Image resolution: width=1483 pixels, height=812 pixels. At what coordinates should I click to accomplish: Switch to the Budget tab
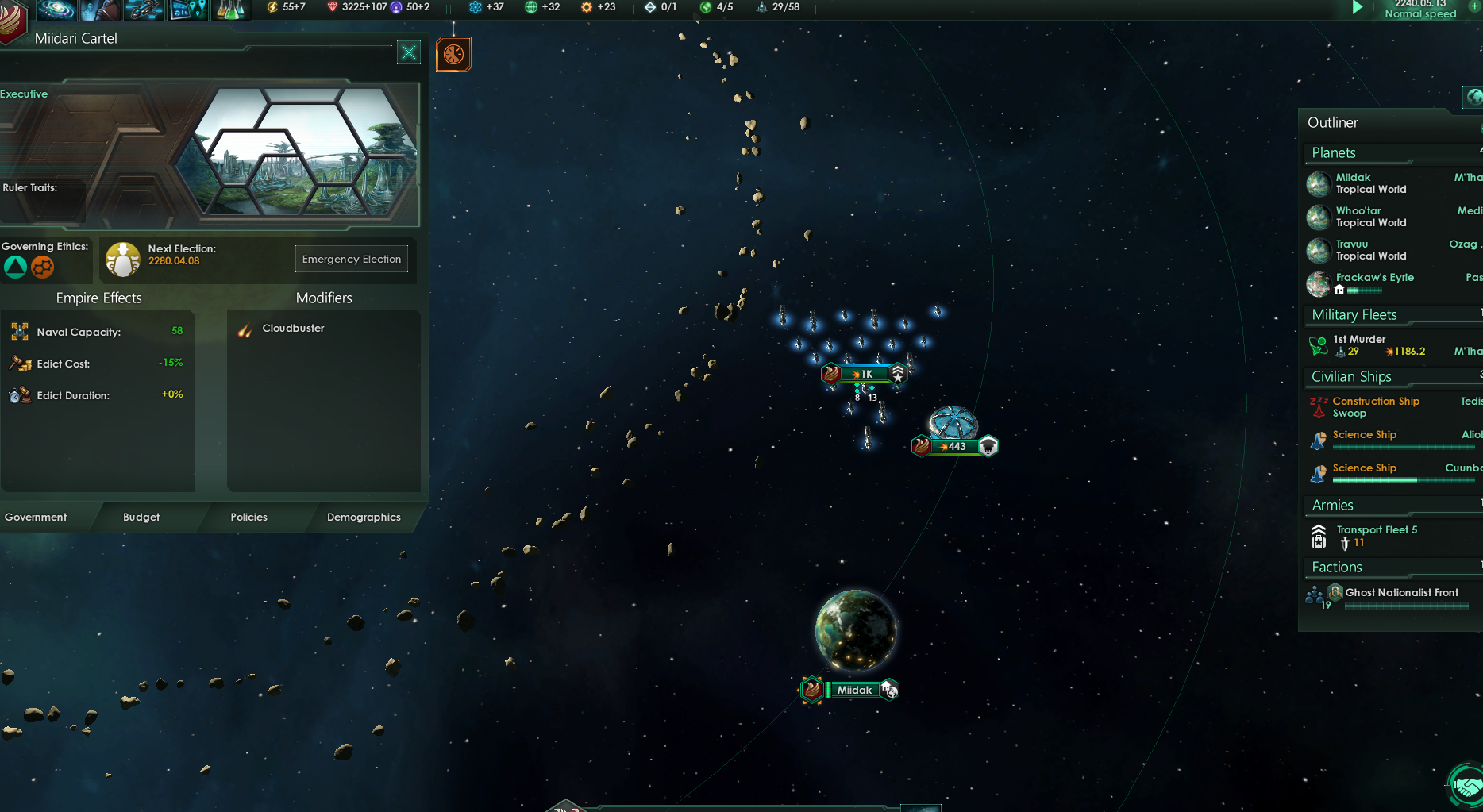click(141, 517)
